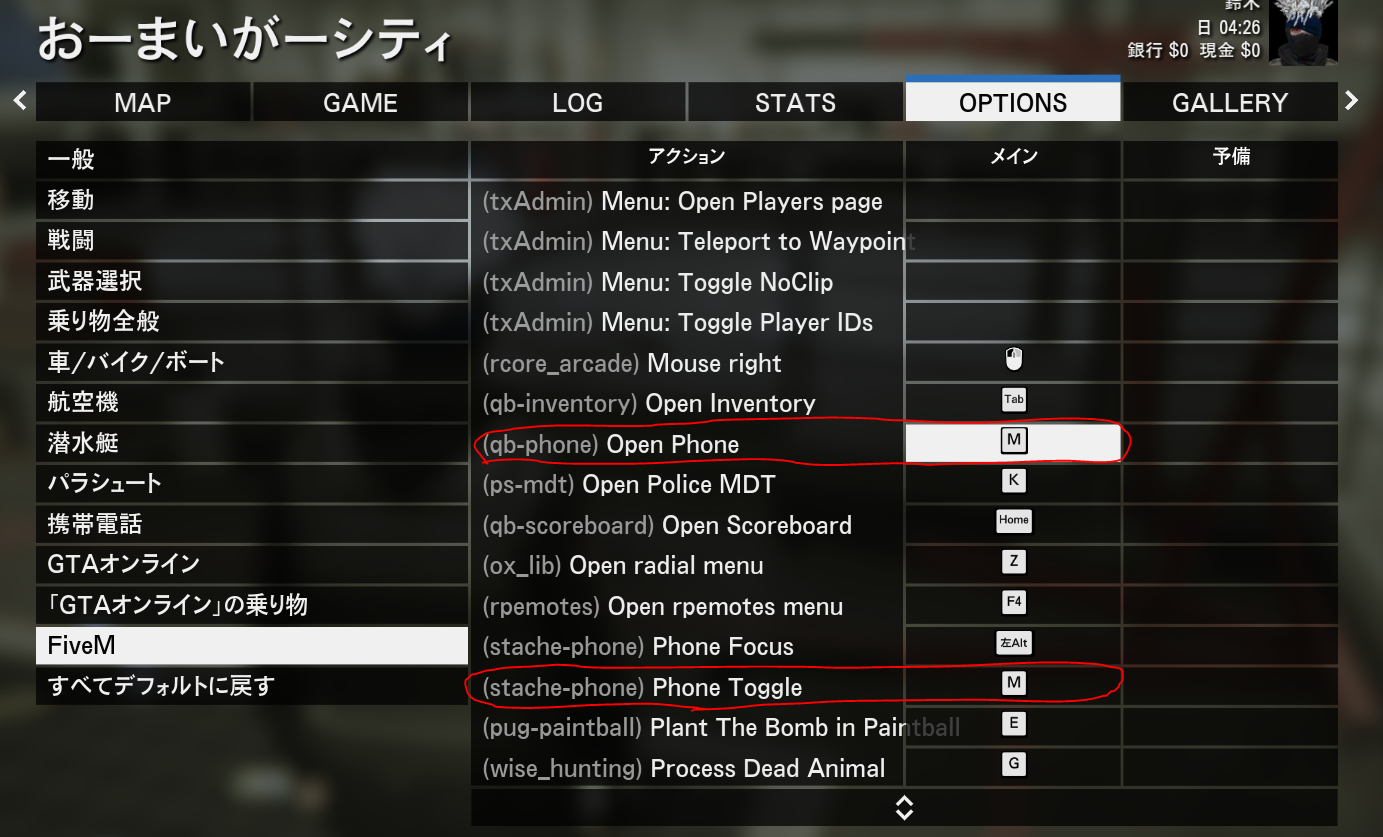The height and width of the screenshot is (837, 1383).
Task: Click the empty 予備 cell for Open Phone
Action: [x=1230, y=441]
